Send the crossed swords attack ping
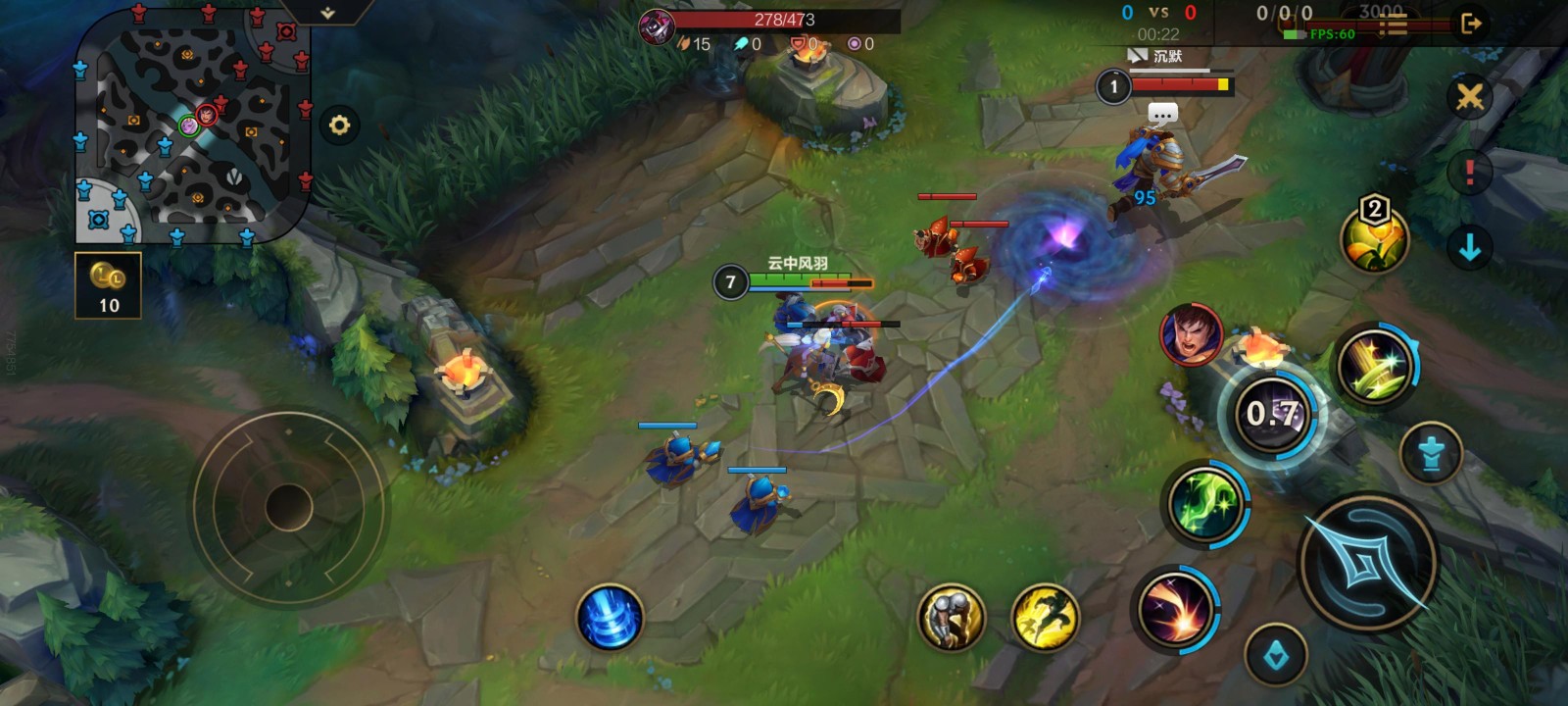The height and width of the screenshot is (706, 1568). click(1469, 97)
